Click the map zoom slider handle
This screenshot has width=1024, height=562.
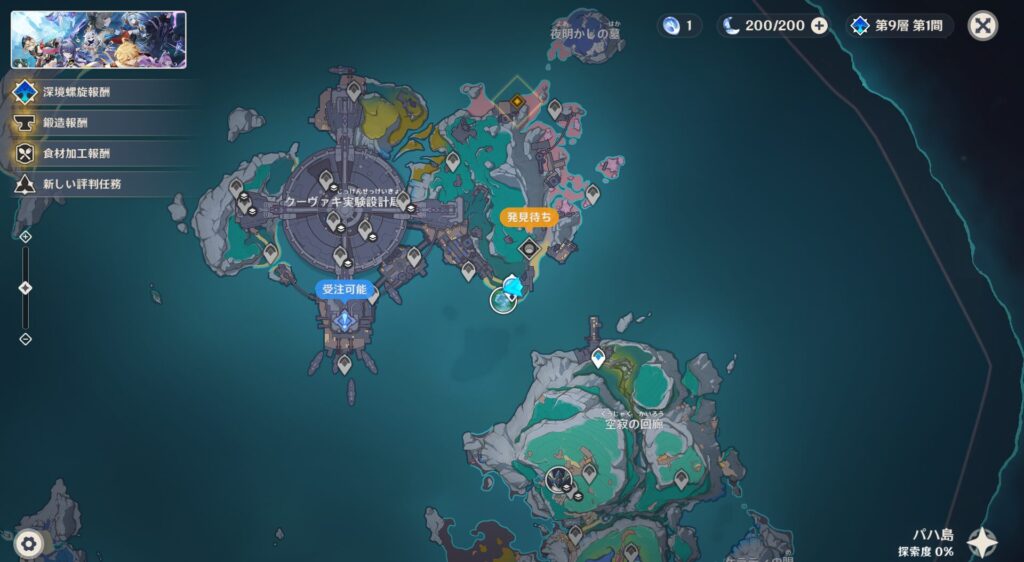tap(26, 288)
